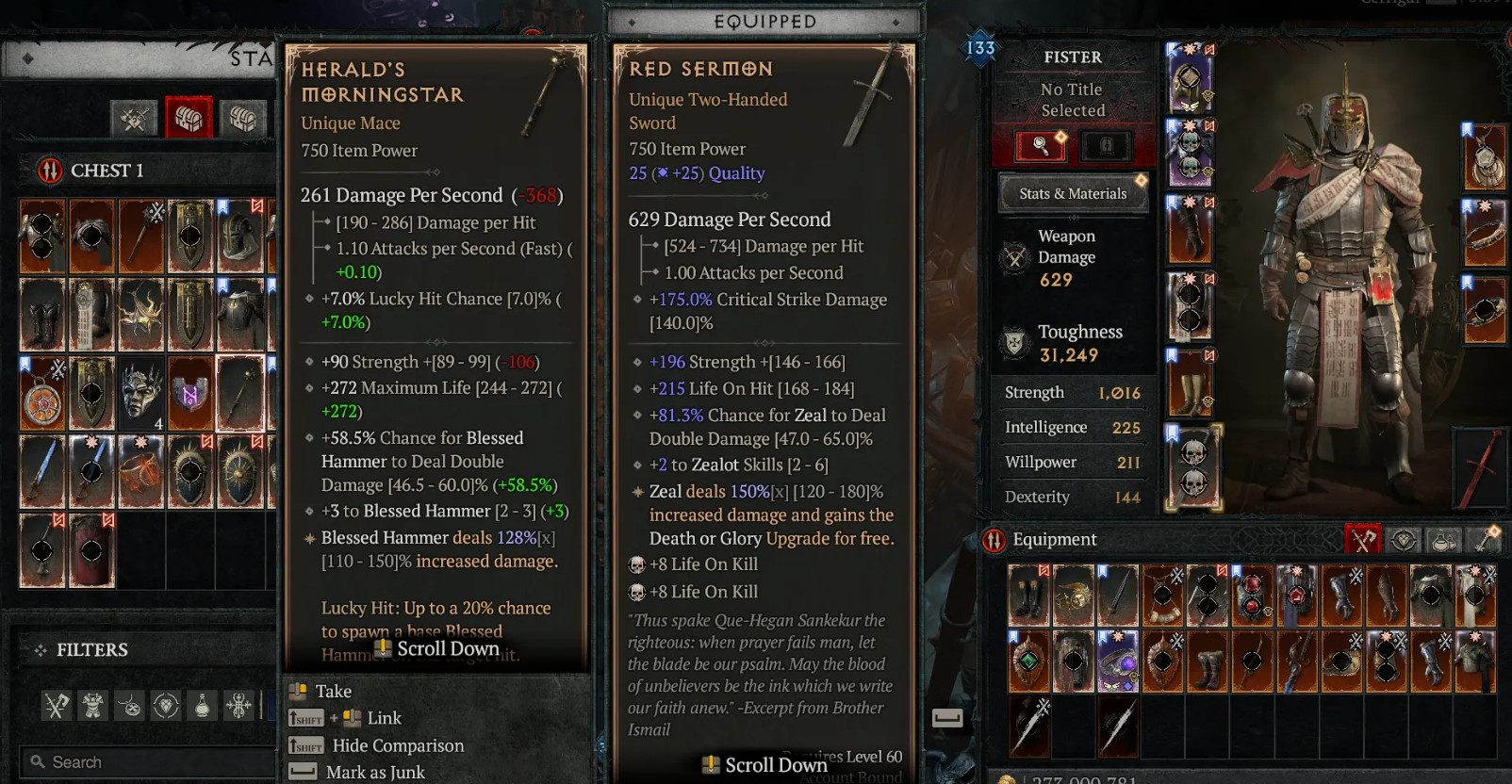Click the highlighted mace in the stash
1512x784 pixels.
[x=239, y=393]
